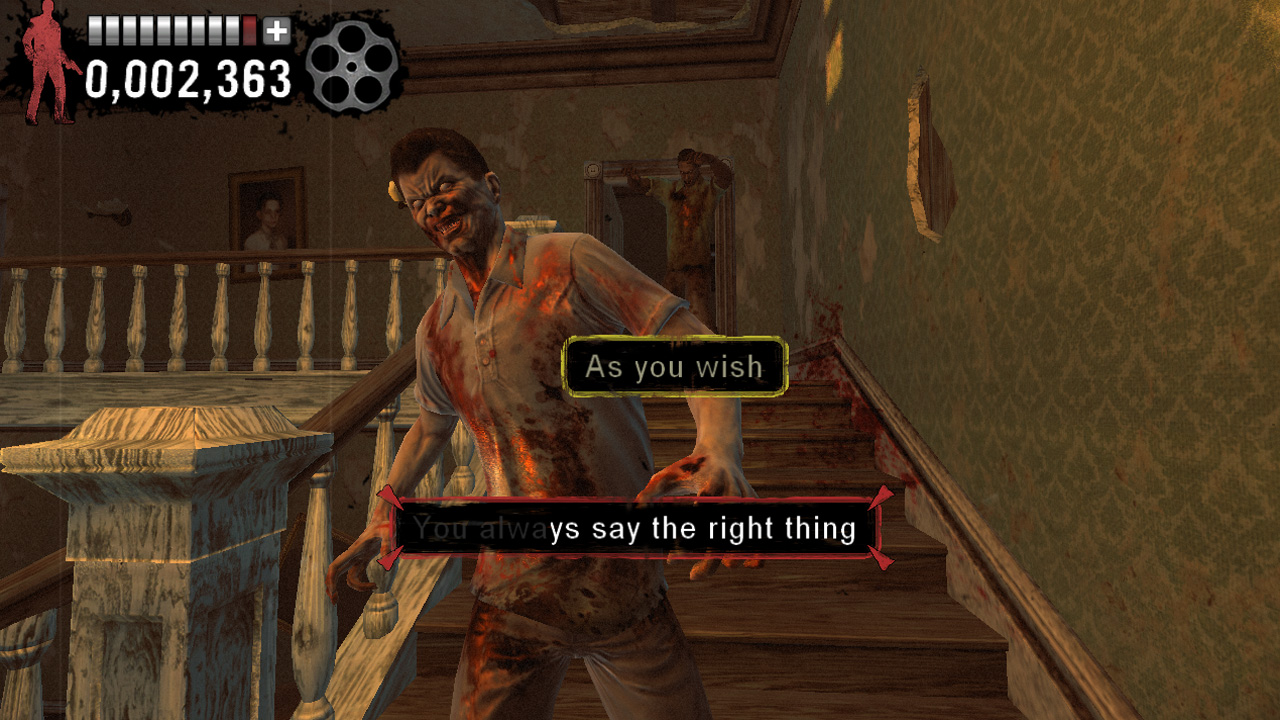The height and width of the screenshot is (720, 1280).
Task: Click the center hole of the revolver cylinder
Action: [352, 66]
